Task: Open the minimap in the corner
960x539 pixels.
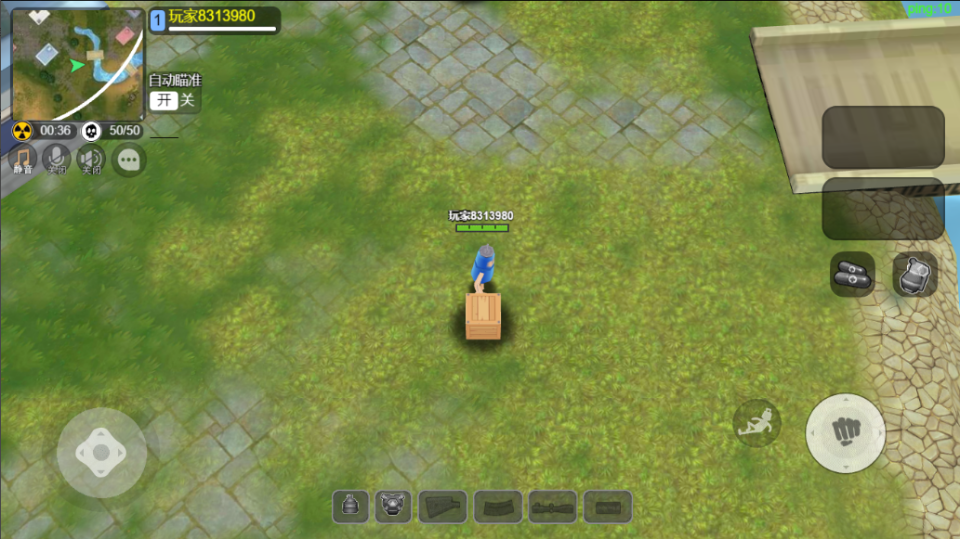Action: [78, 64]
